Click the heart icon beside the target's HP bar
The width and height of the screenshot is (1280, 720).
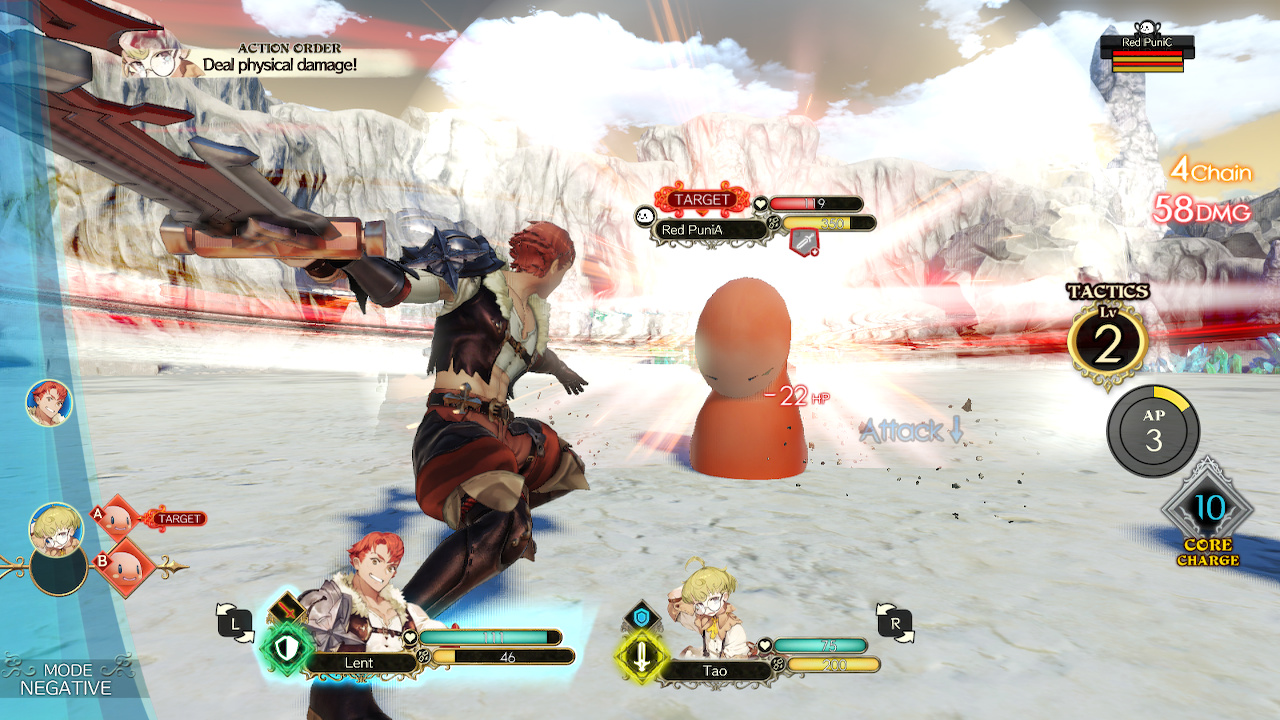coord(760,203)
